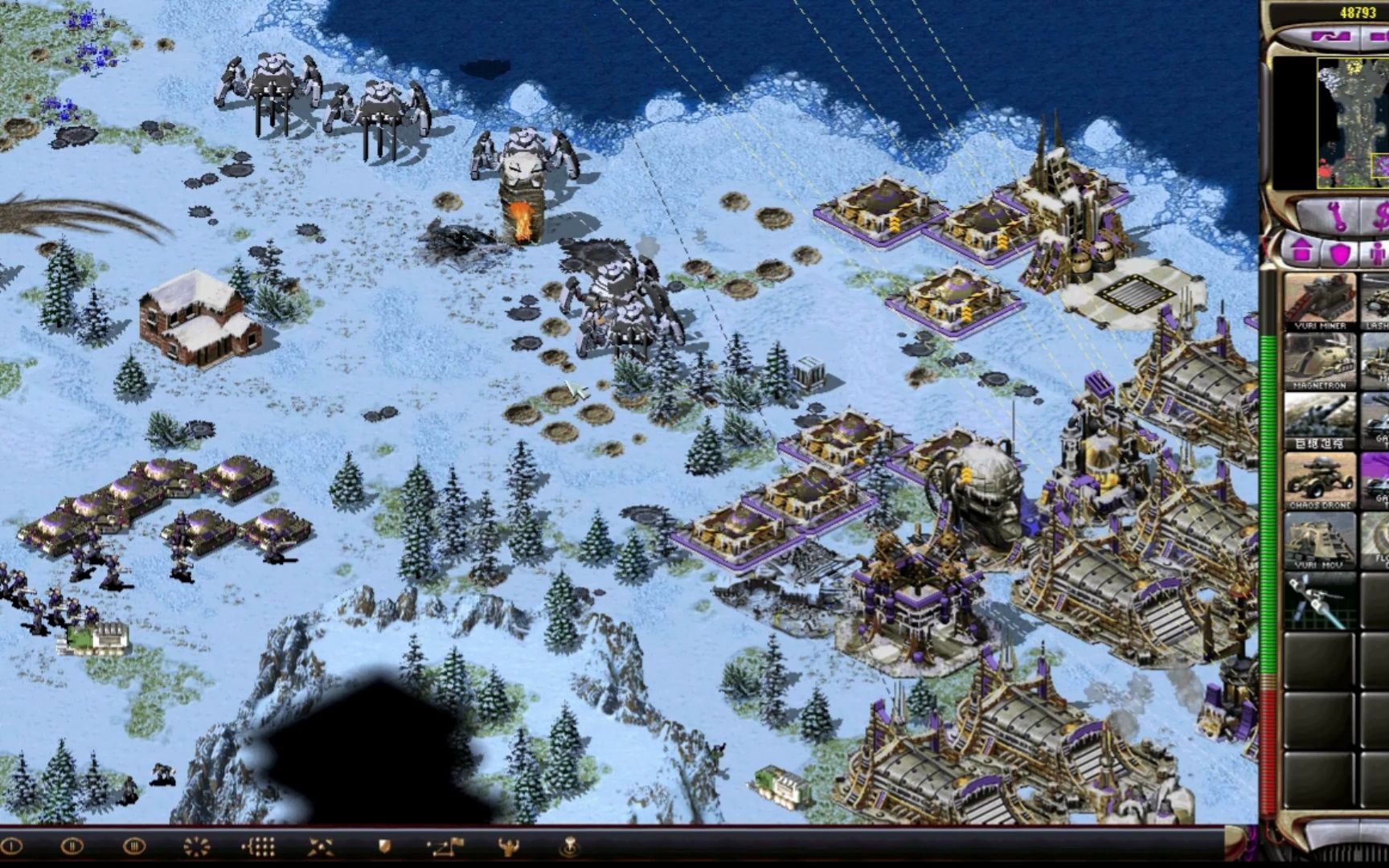Click the scatter units command icon
Screen dimensions: 1389x868
click(196, 845)
